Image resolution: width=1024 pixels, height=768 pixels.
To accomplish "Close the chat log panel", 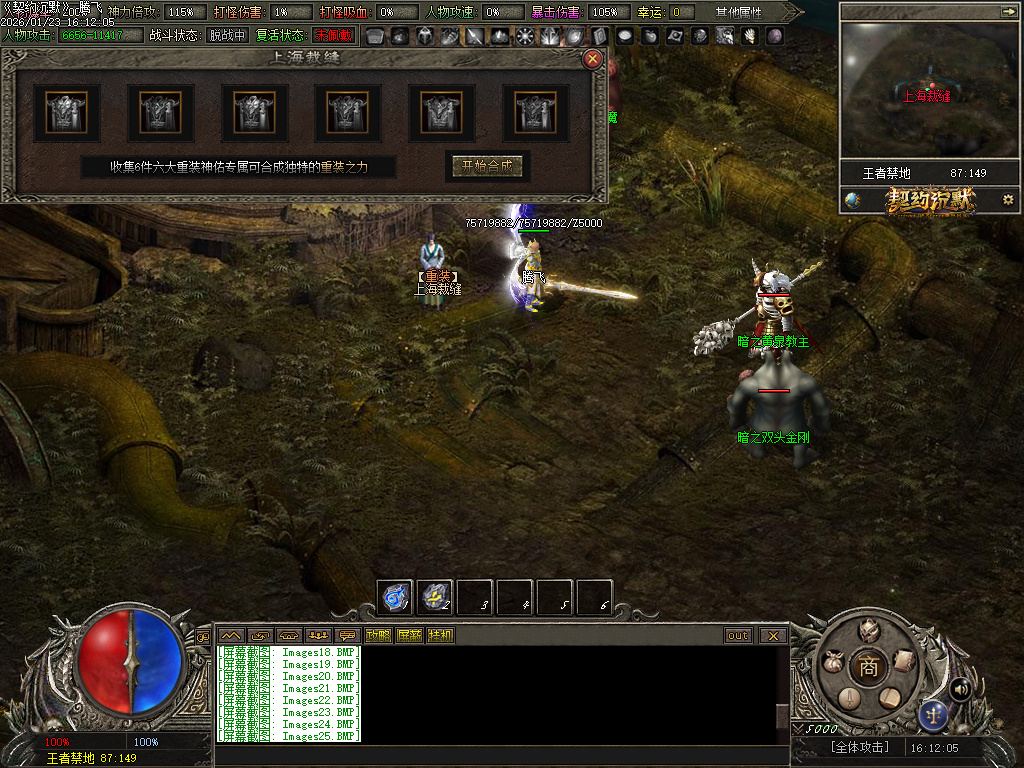I will [773, 635].
